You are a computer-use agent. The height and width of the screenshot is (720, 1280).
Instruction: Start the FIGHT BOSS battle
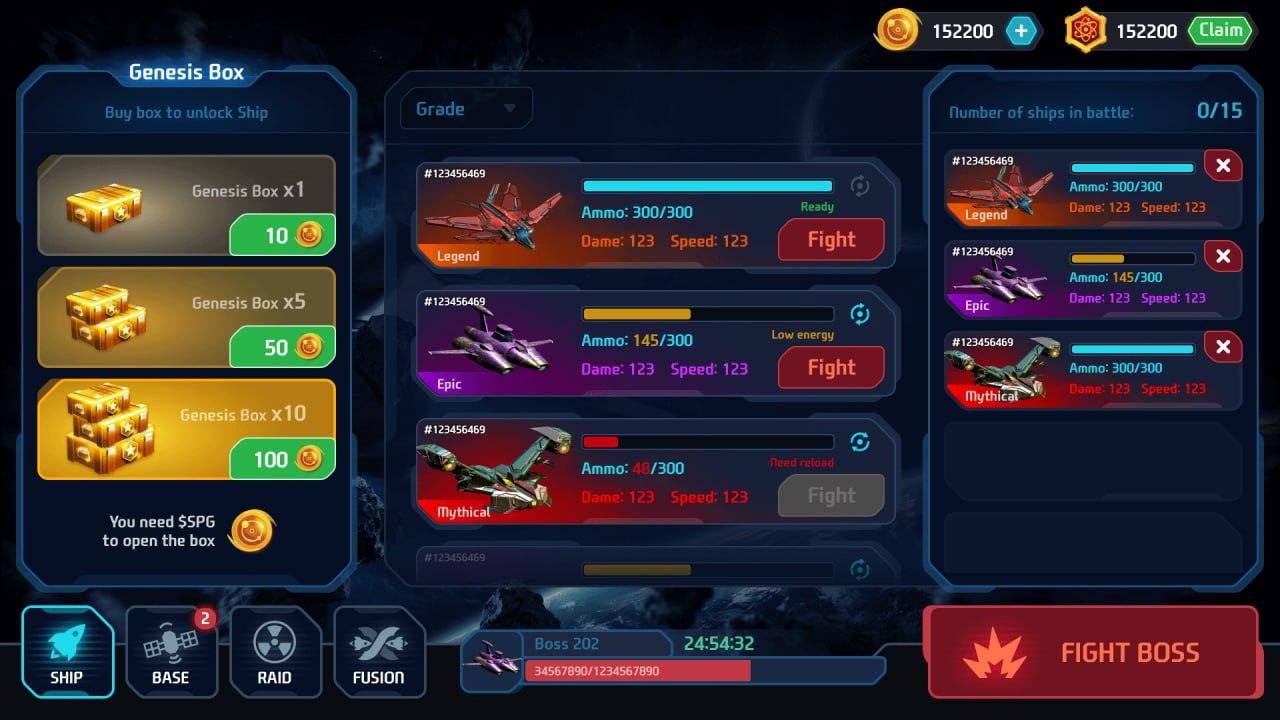click(1092, 652)
